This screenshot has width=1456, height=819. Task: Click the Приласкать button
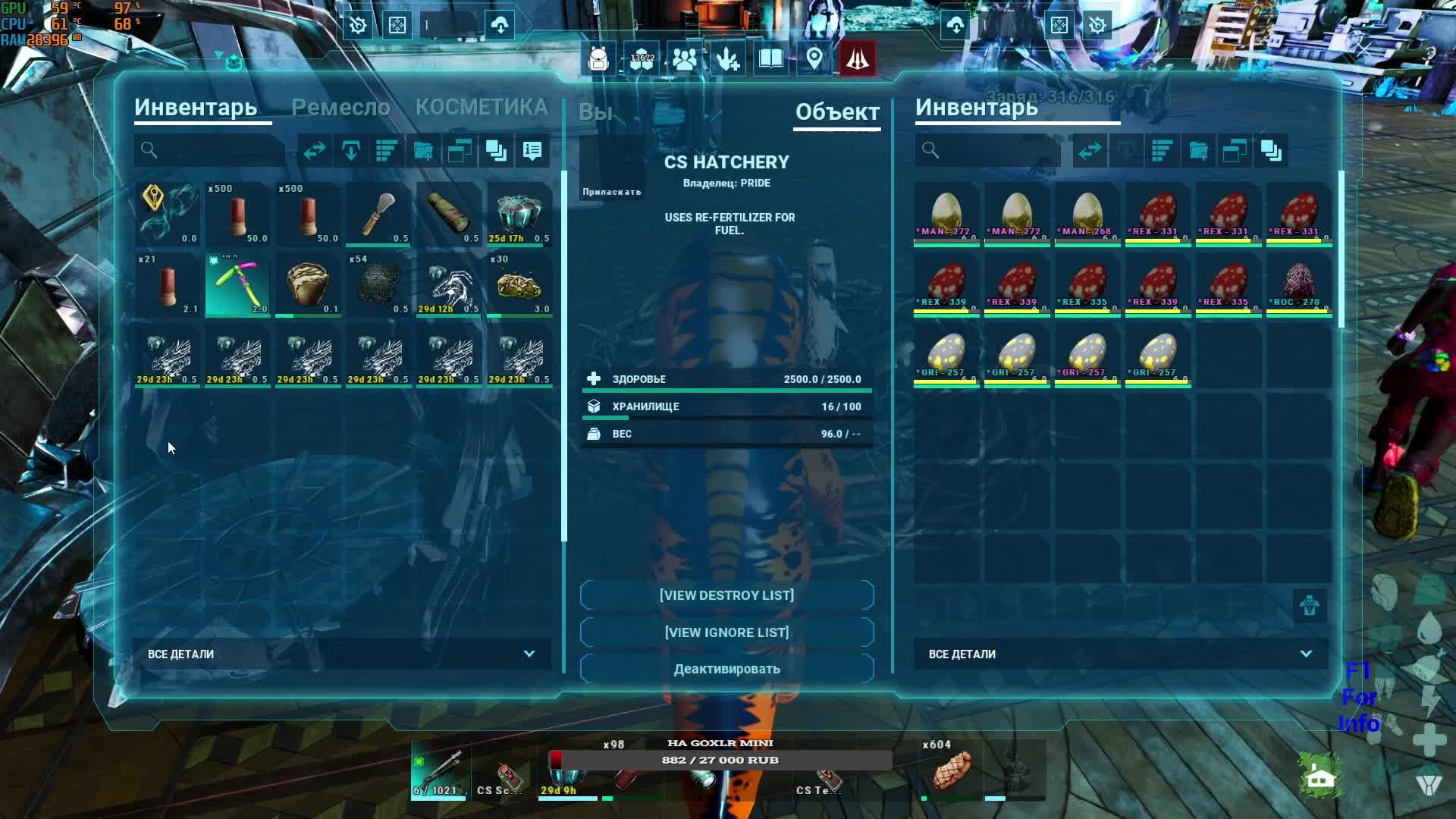612,192
